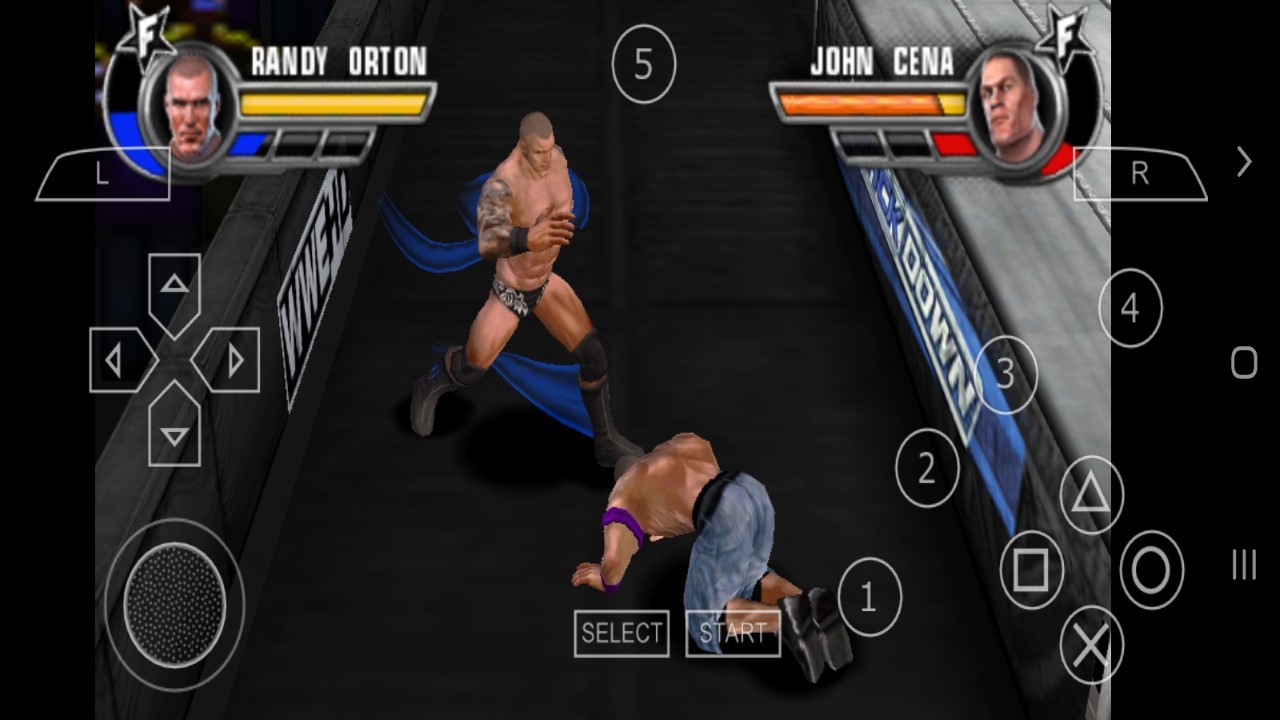The height and width of the screenshot is (720, 1280).
Task: Tap the cross action button
Action: click(x=1091, y=646)
